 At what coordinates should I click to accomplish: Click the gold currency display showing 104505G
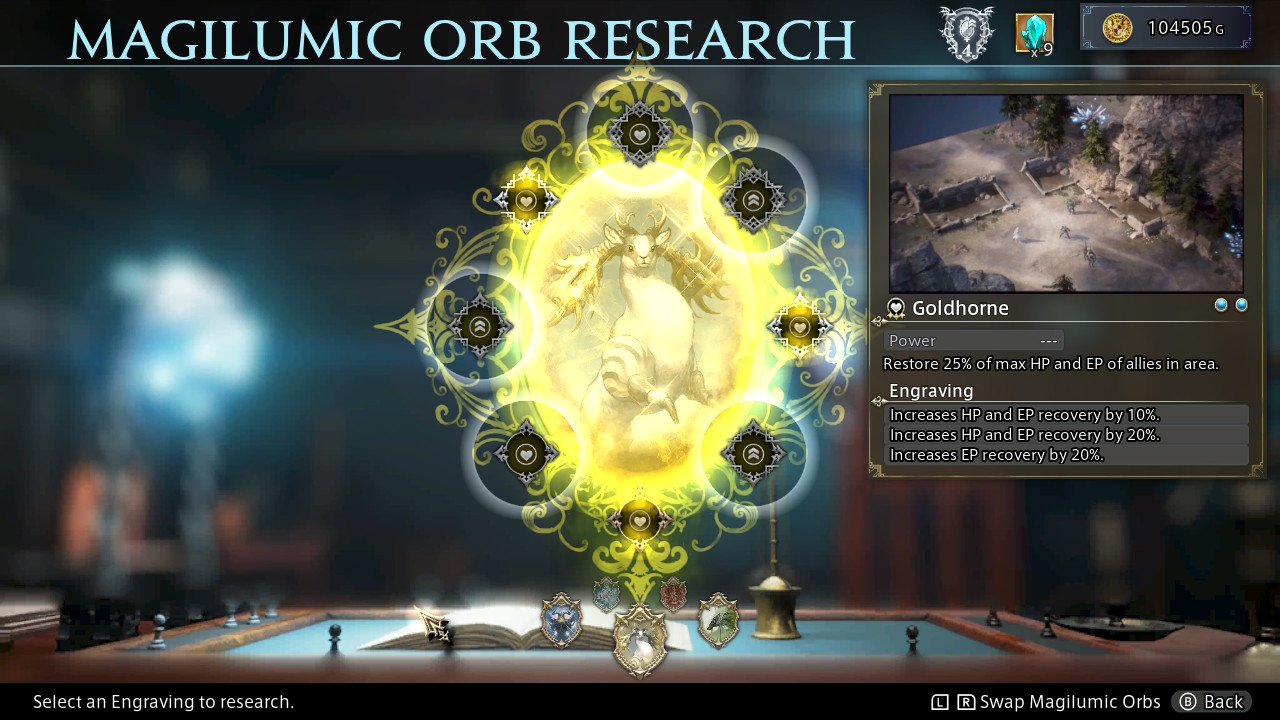(x=1165, y=27)
